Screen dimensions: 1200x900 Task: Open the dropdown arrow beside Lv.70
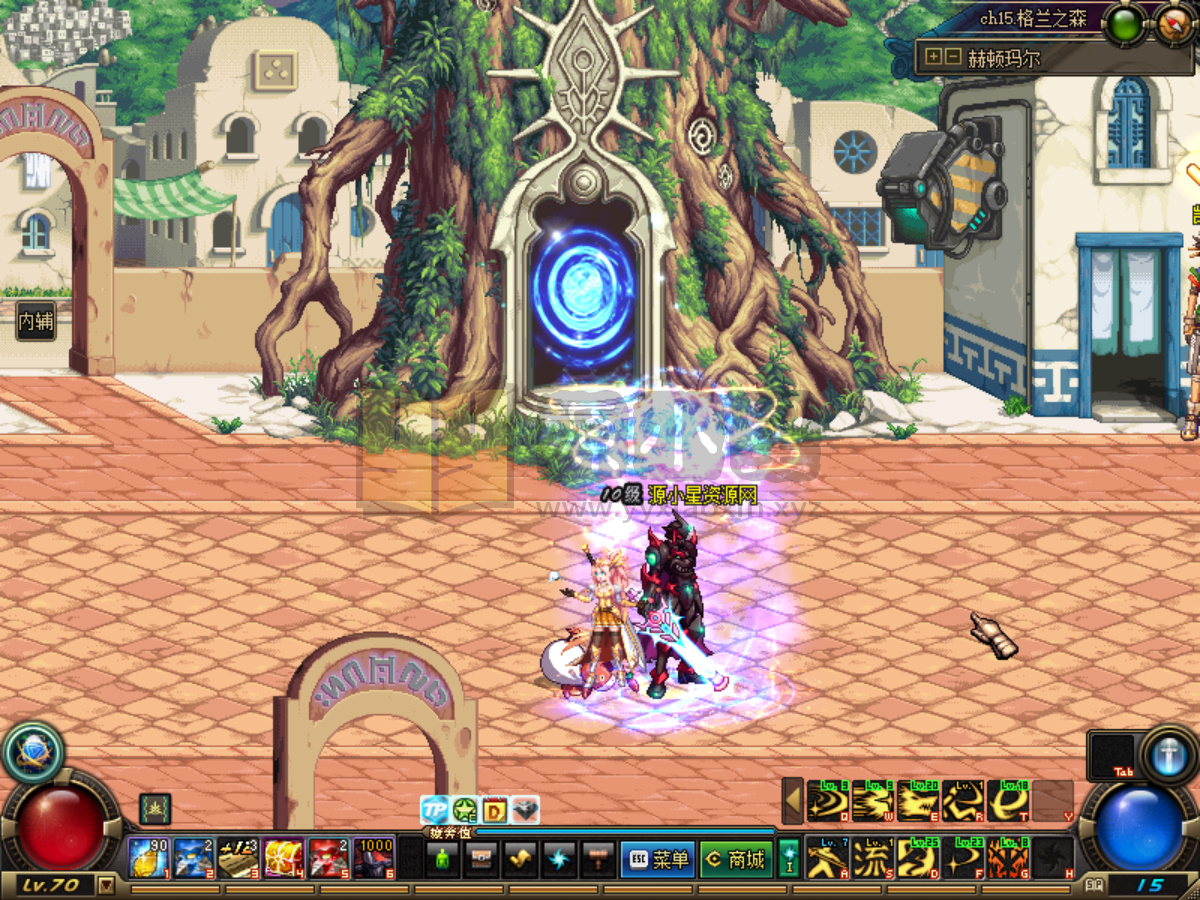pyautogui.click(x=106, y=884)
